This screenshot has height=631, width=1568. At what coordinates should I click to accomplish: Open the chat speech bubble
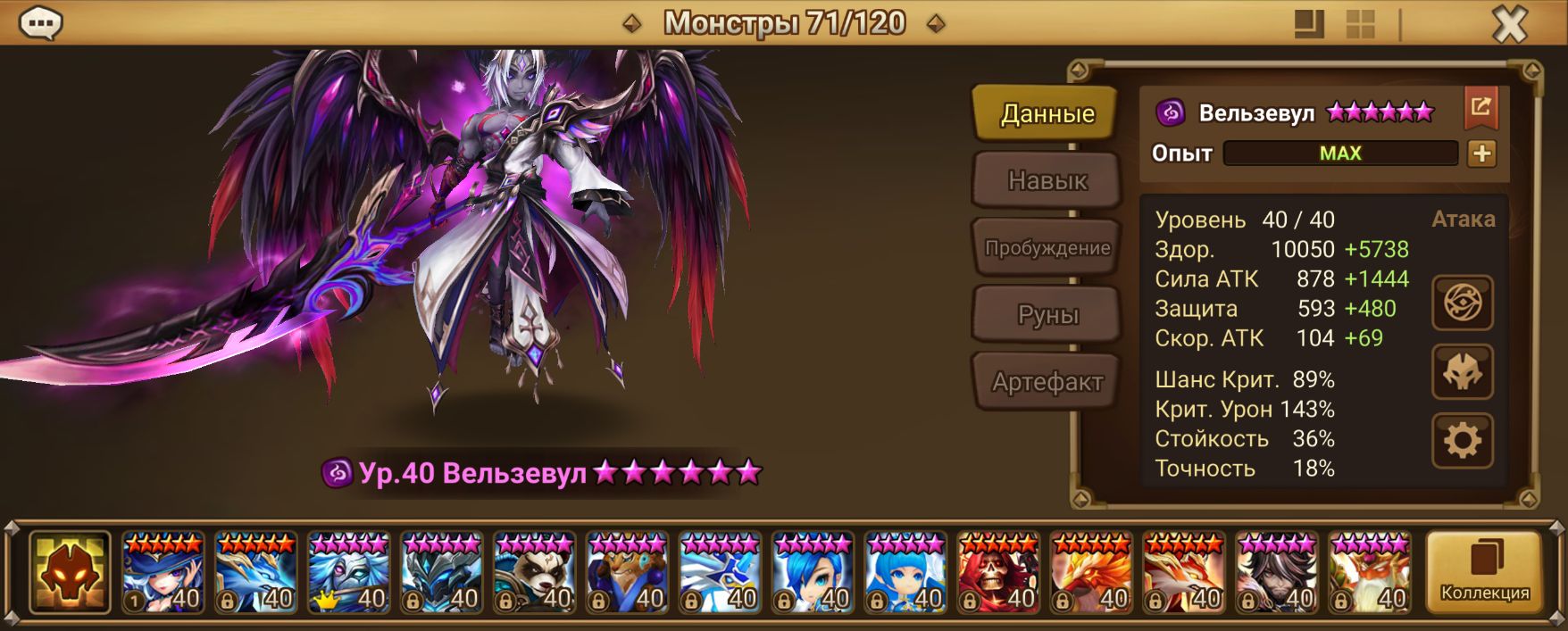point(40,23)
